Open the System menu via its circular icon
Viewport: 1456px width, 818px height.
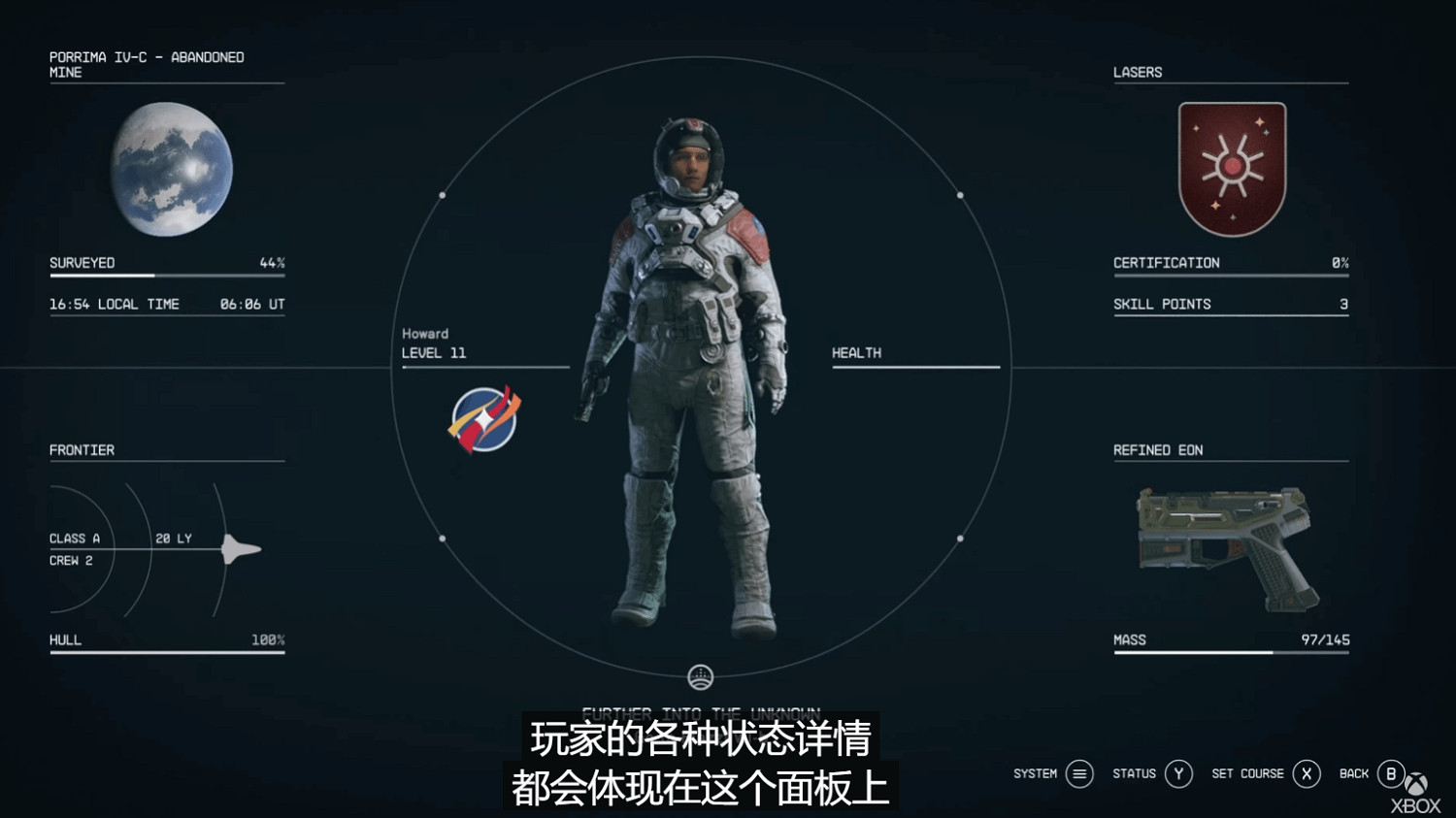pos(1077,773)
